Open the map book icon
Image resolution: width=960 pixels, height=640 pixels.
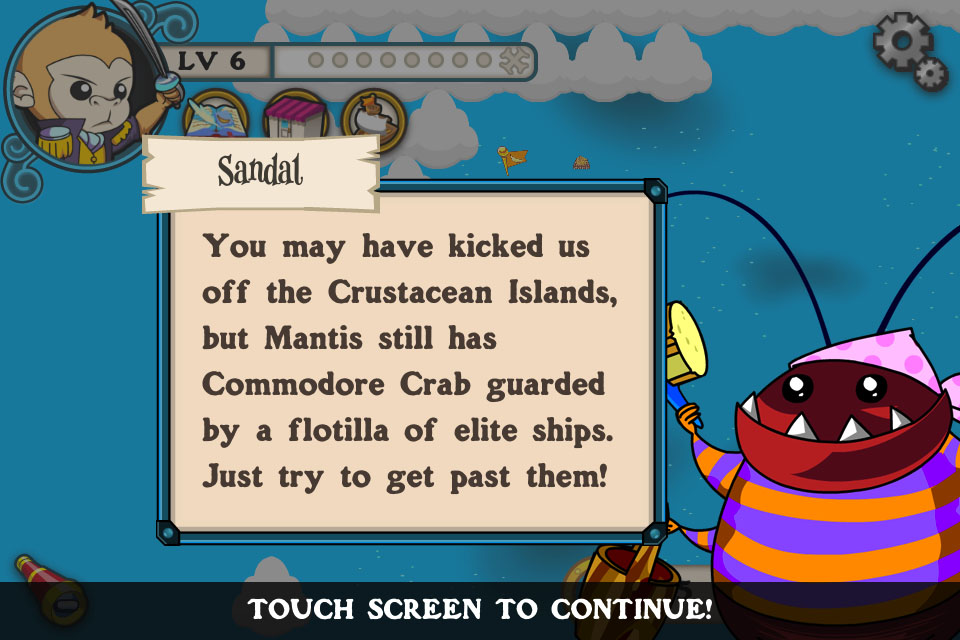click(216, 117)
